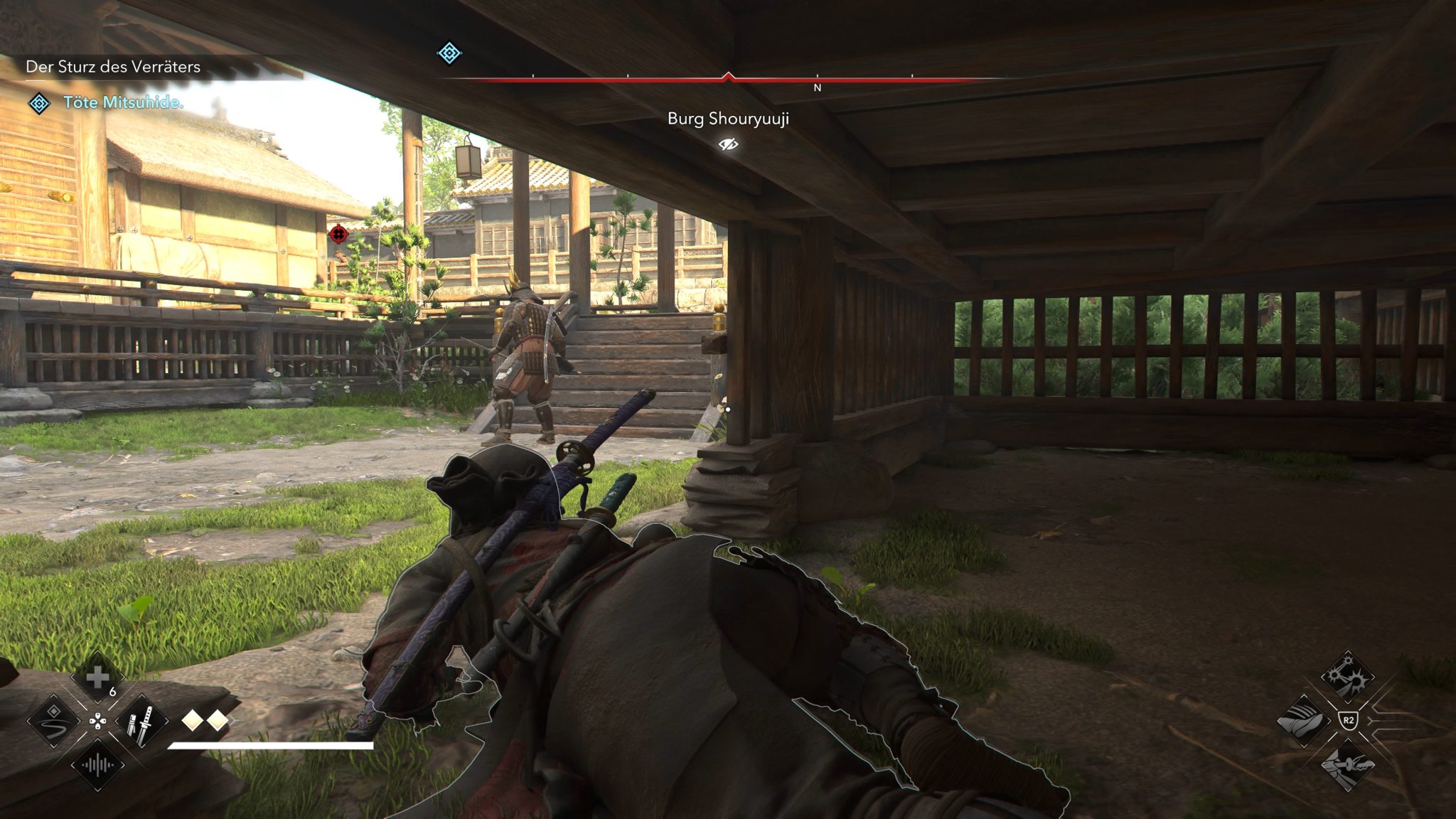
Task: Click the red compass bar
Action: [728, 80]
